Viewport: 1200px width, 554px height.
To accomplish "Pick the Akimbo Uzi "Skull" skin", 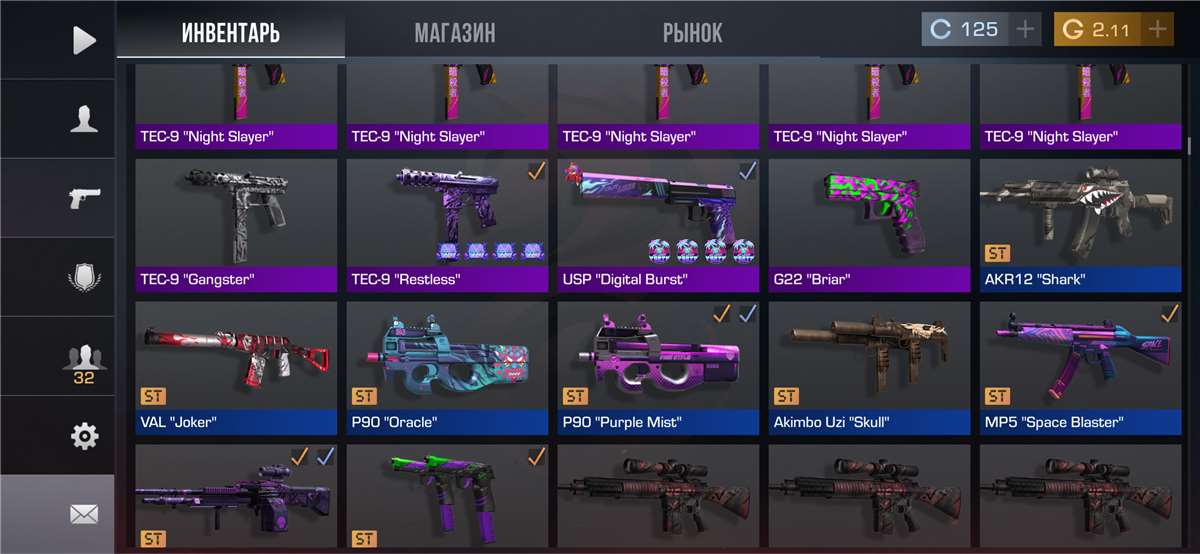I will (869, 367).
